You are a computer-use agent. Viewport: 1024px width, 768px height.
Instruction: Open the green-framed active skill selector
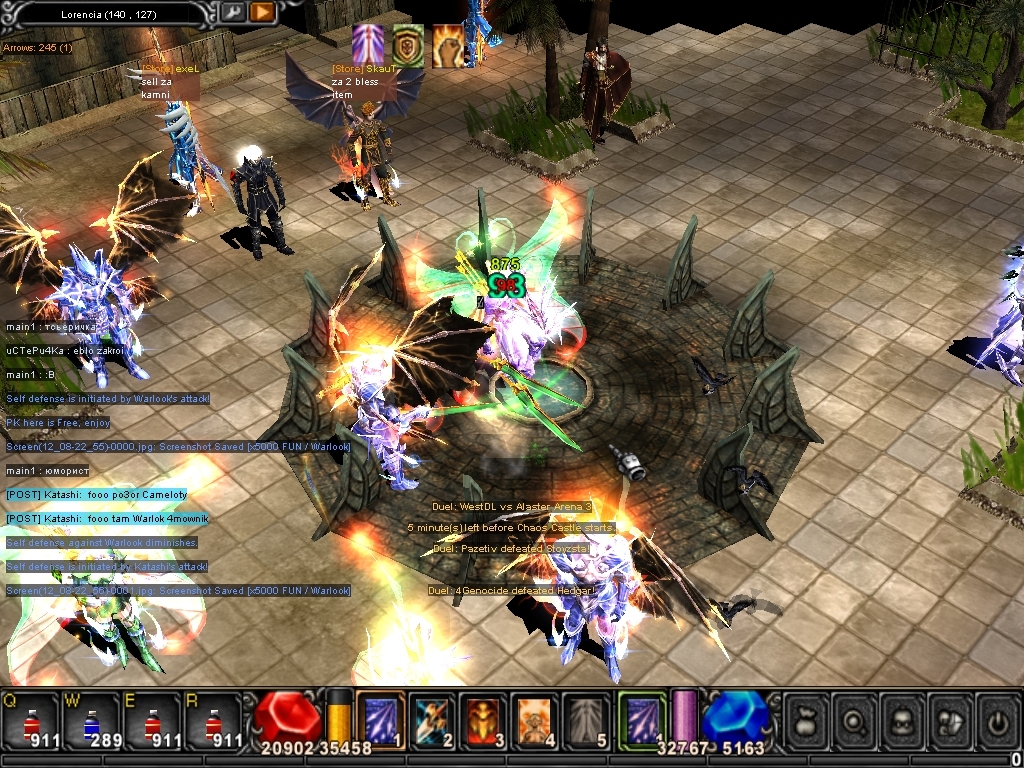coord(642,718)
